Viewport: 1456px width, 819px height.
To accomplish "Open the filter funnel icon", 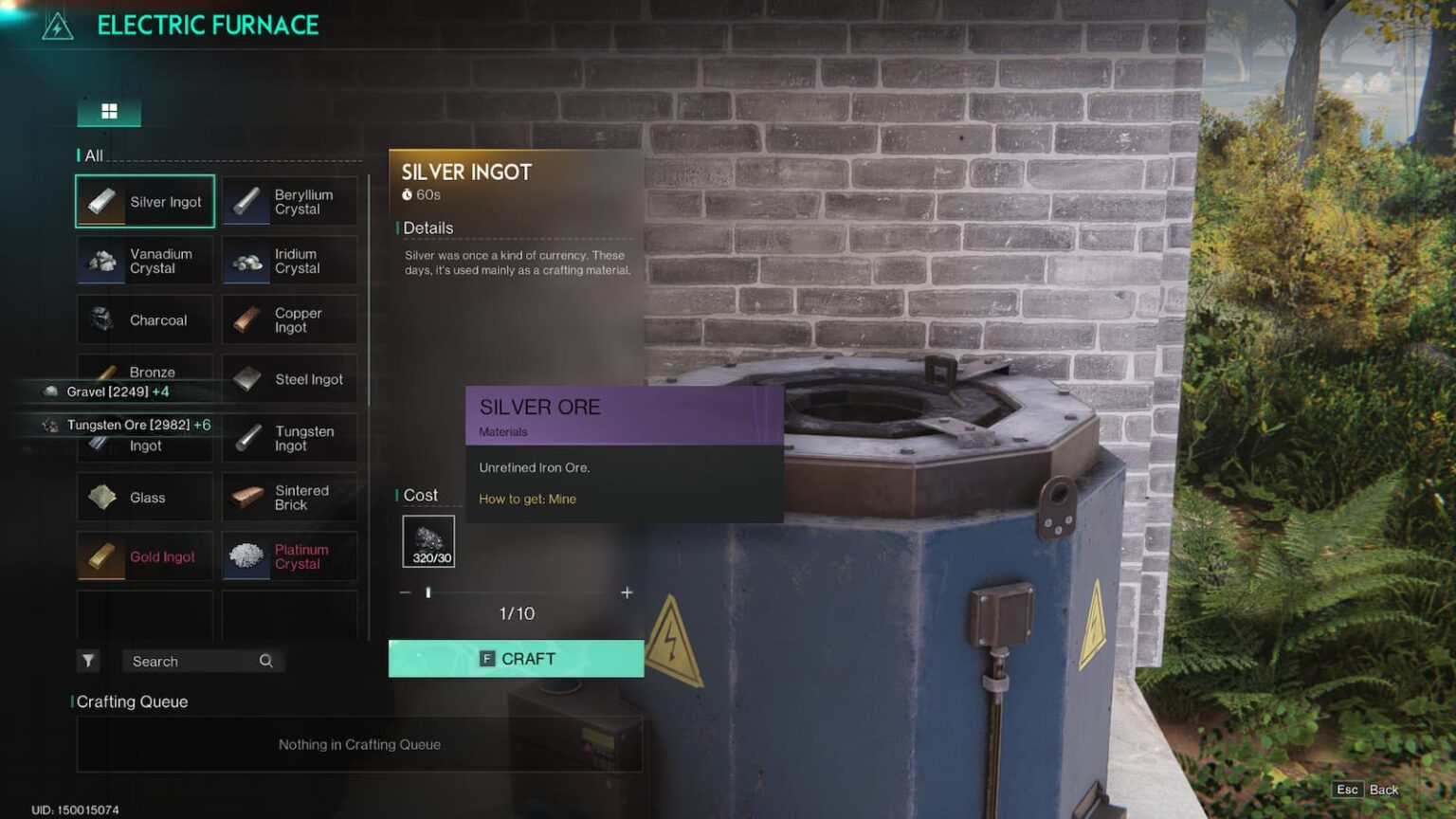I will click(x=89, y=661).
